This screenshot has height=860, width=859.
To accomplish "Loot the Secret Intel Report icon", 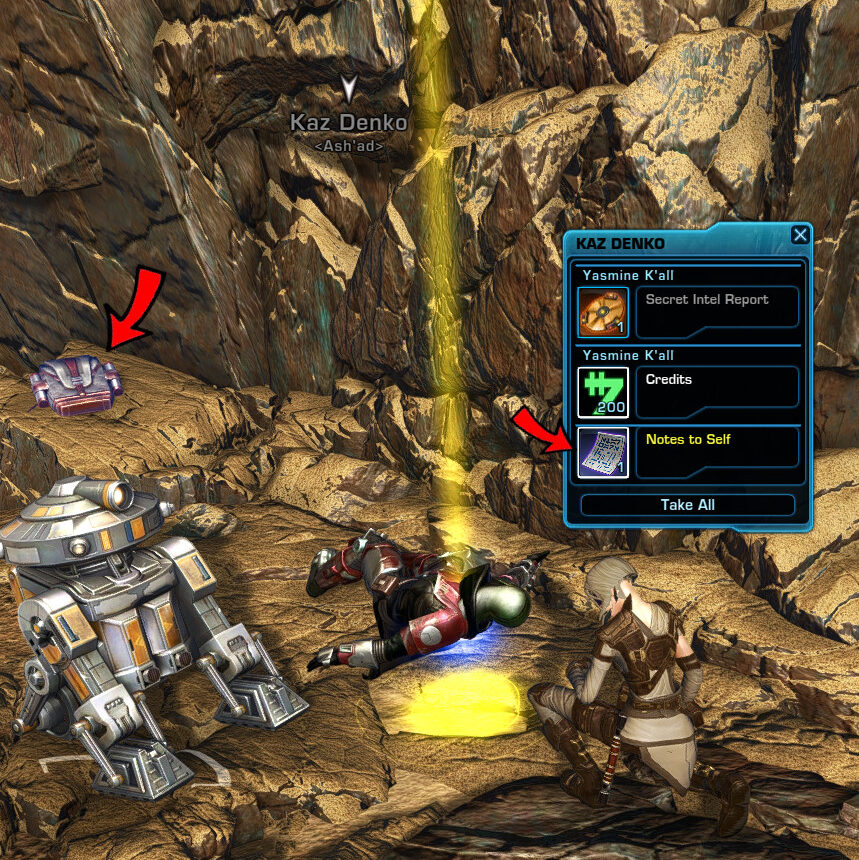I will coord(604,312).
